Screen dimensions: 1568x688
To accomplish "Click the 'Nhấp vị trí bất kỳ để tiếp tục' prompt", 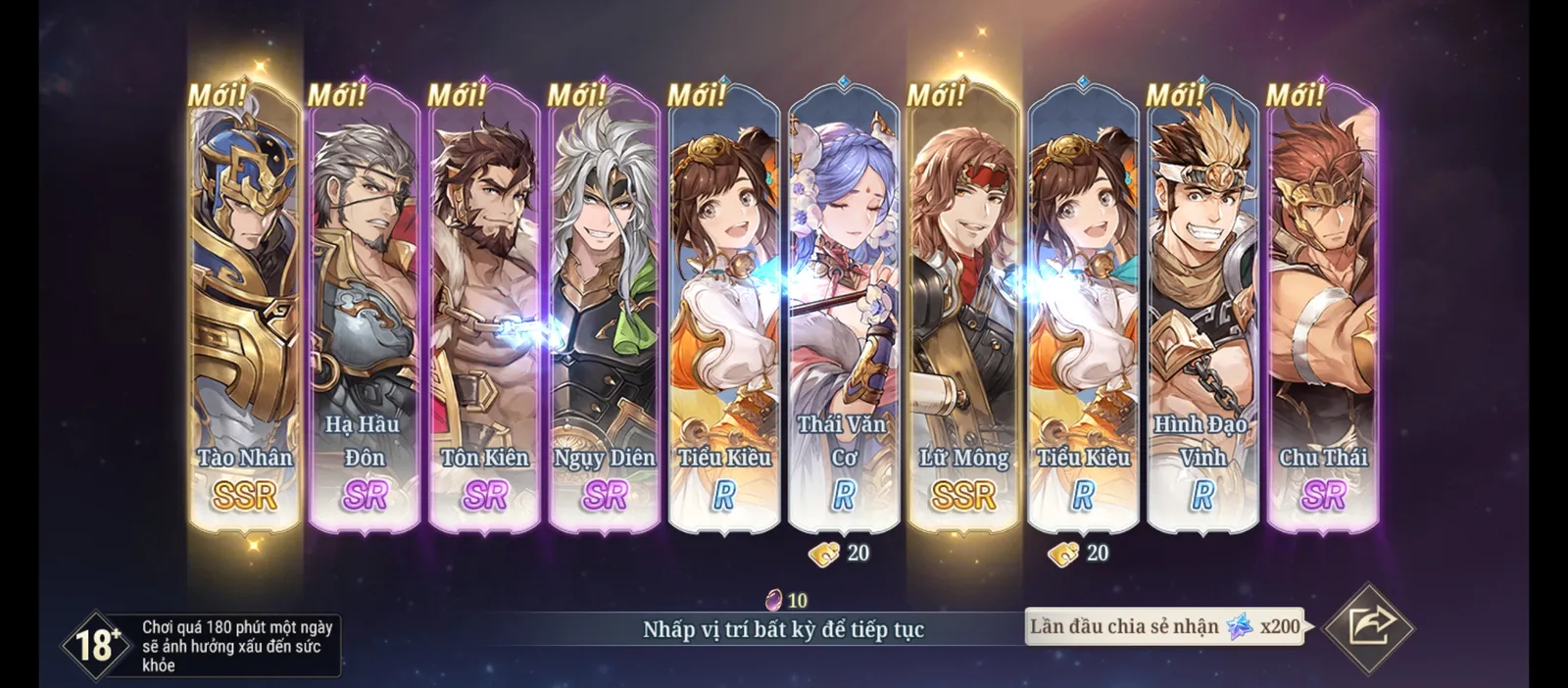I will (x=783, y=629).
